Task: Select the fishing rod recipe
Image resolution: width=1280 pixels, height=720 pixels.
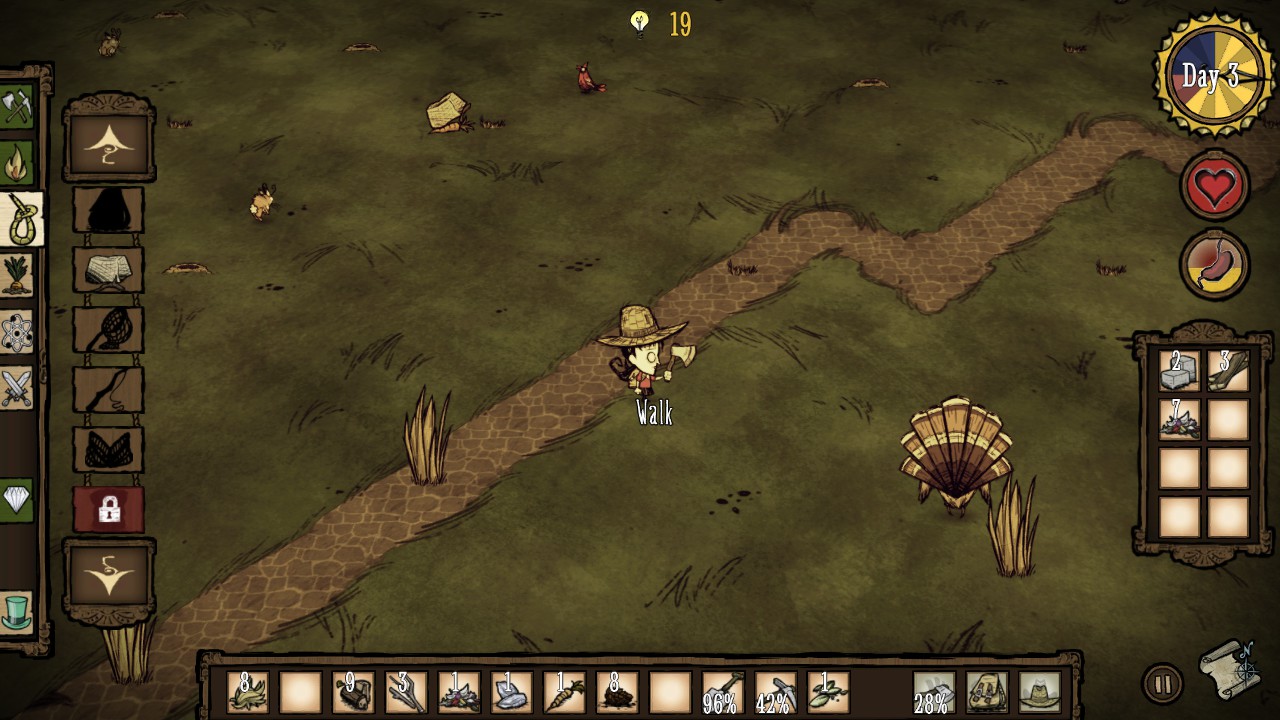Action: pyautogui.click(x=108, y=389)
